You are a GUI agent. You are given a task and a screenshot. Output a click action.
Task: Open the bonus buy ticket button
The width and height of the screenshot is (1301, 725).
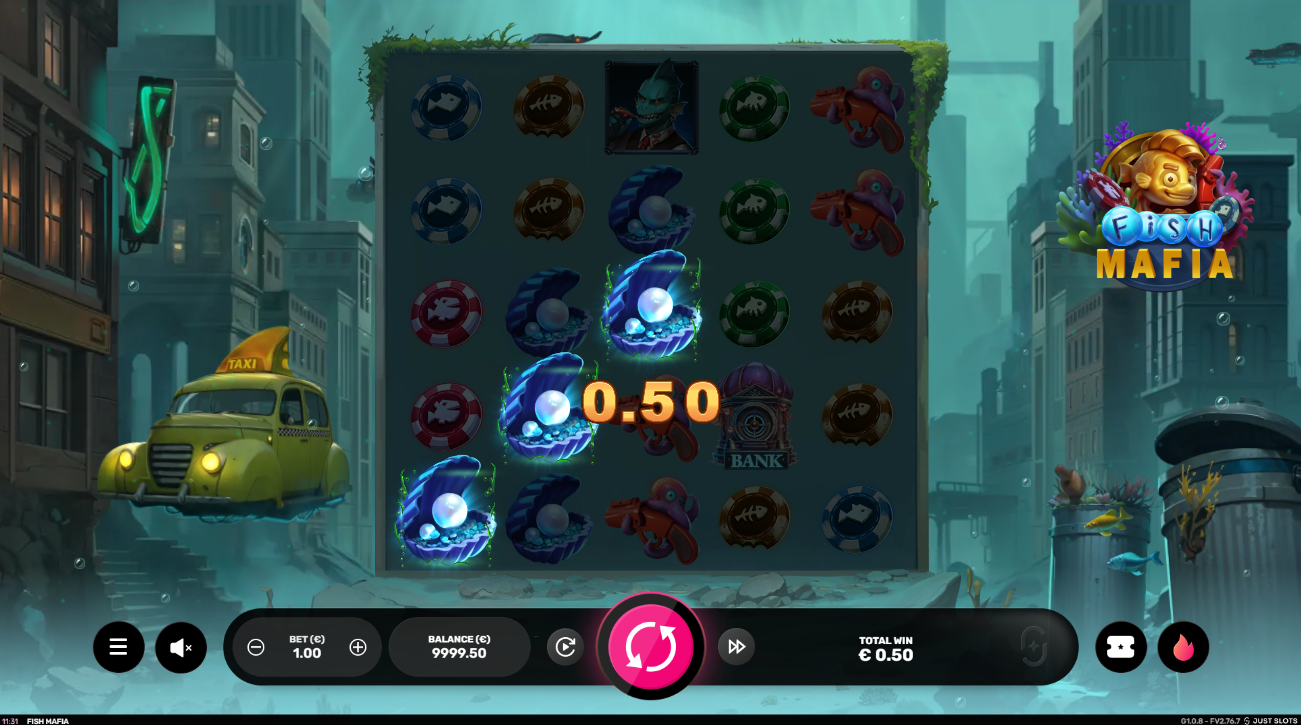point(1121,647)
